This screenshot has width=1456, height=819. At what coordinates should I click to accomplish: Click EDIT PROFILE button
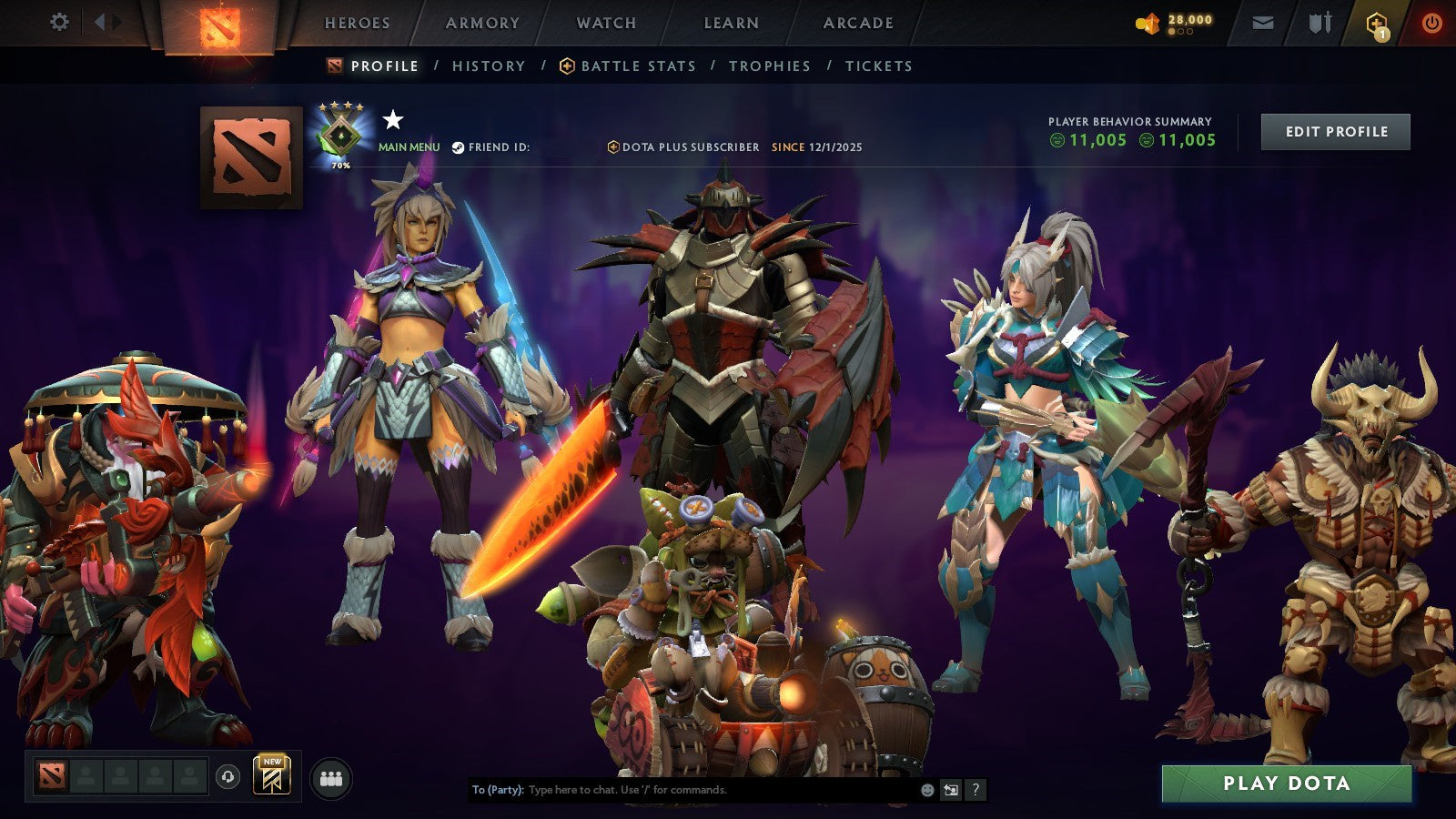(x=1334, y=131)
